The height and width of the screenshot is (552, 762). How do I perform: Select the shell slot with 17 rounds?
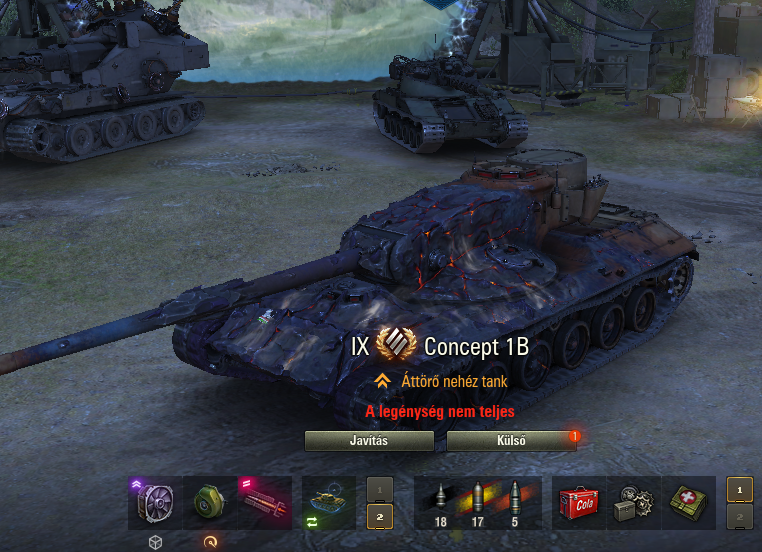click(476, 502)
